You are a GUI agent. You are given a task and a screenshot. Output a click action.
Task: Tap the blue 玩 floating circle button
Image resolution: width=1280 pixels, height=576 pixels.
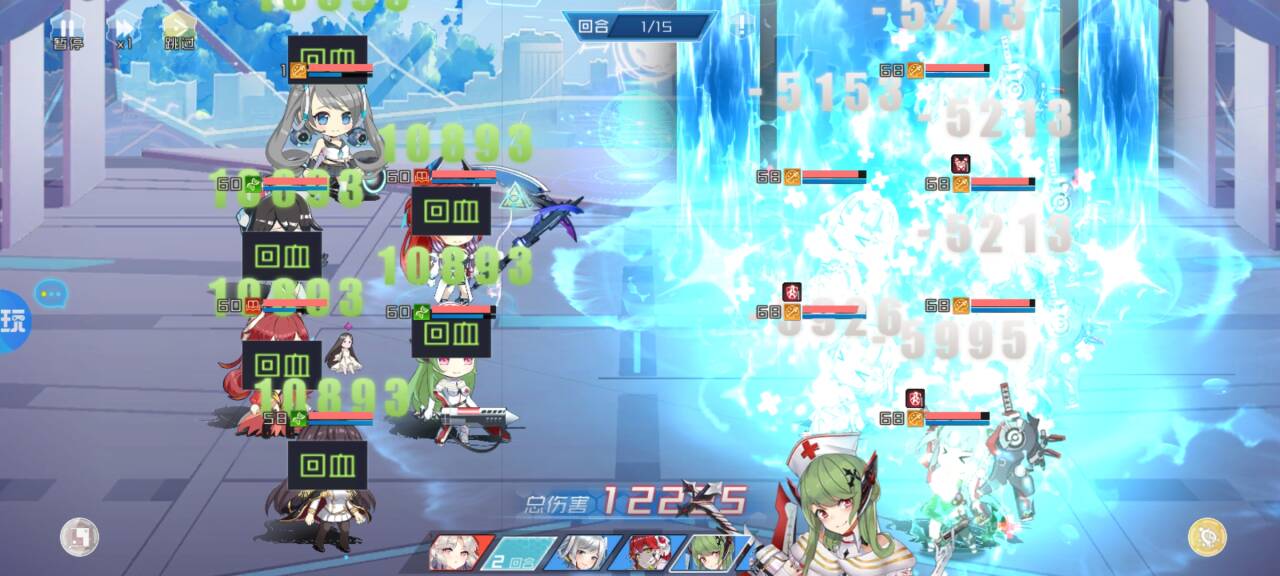(x=13, y=321)
